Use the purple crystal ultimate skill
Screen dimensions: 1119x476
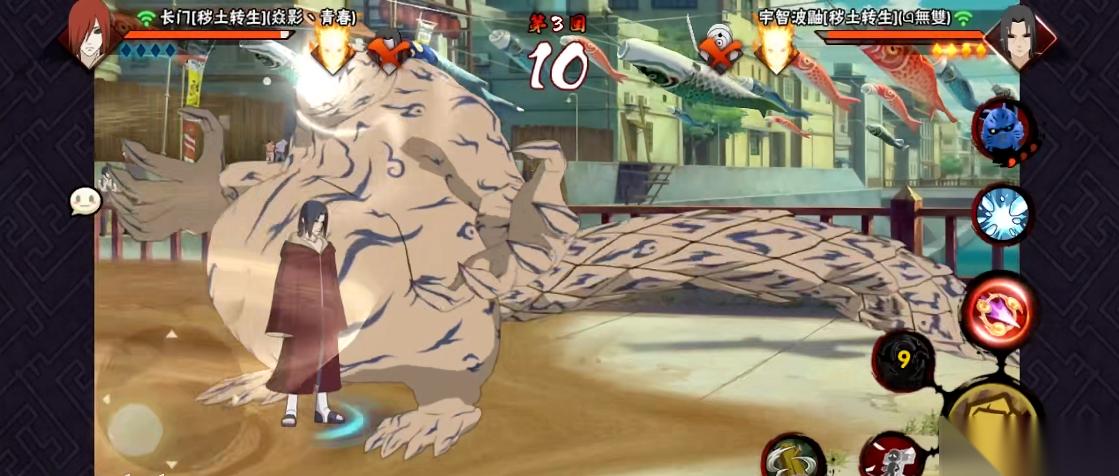click(x=997, y=310)
